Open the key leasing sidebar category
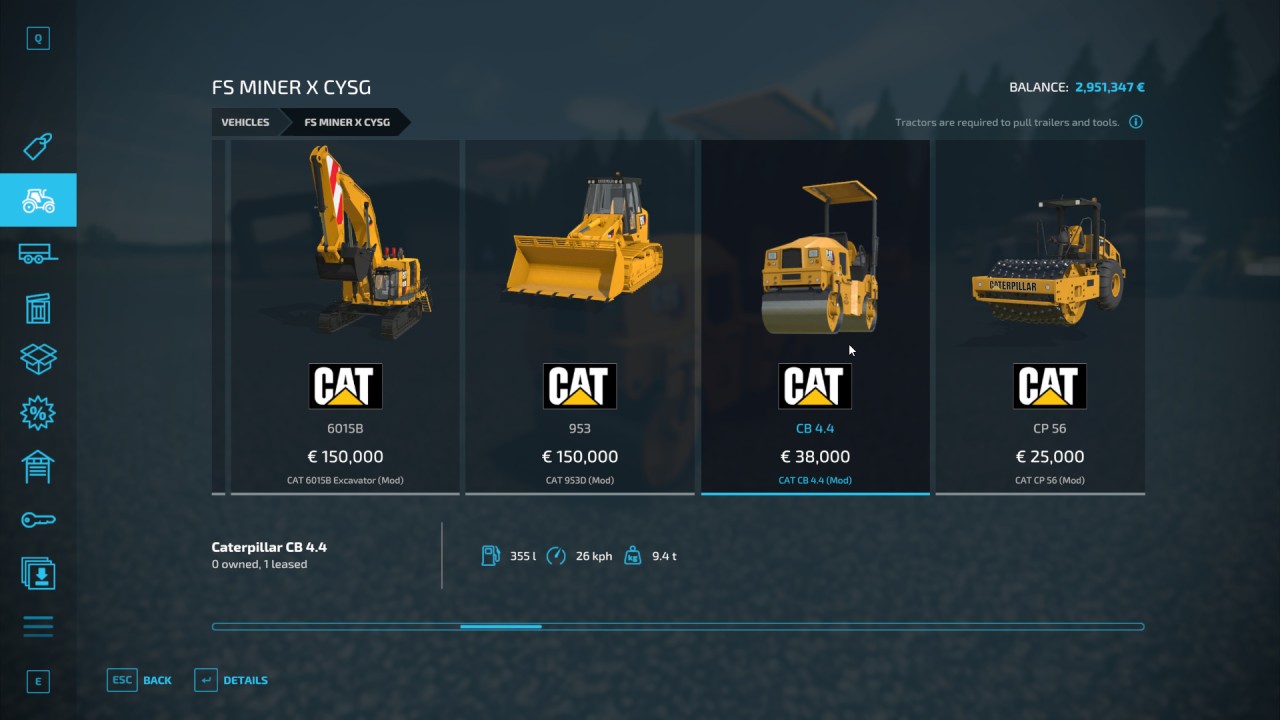 (38, 520)
